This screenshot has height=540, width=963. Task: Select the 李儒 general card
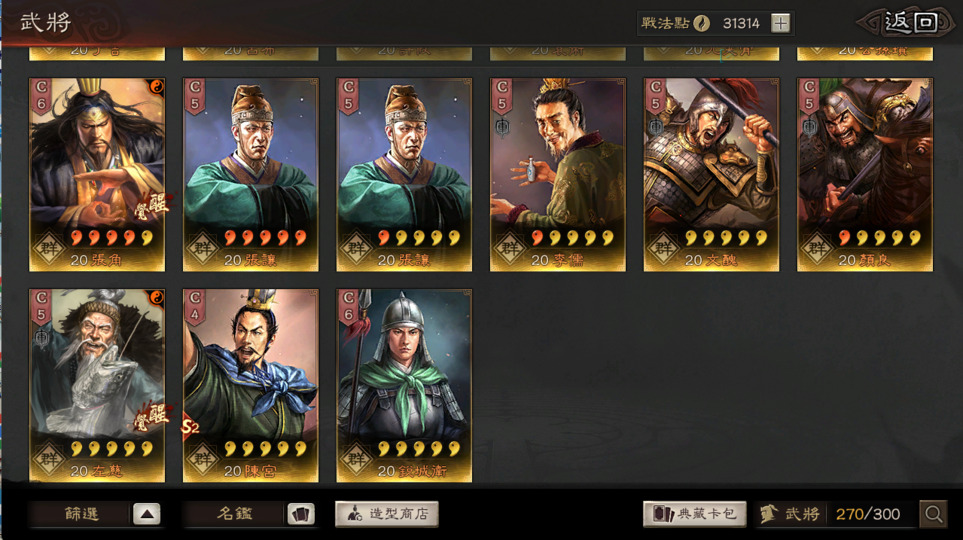click(x=558, y=175)
